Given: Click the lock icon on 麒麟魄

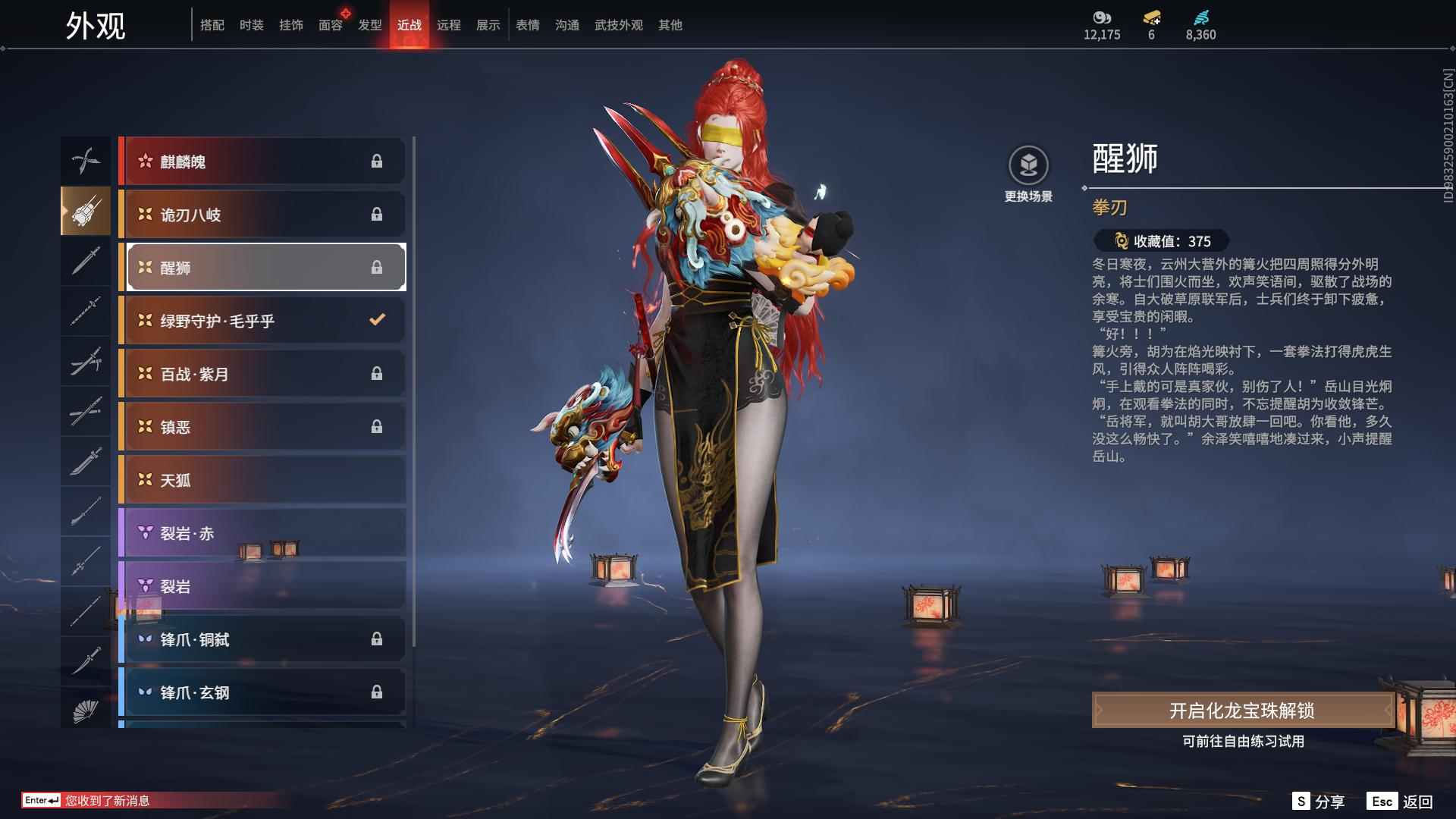Looking at the screenshot, I should (x=377, y=161).
